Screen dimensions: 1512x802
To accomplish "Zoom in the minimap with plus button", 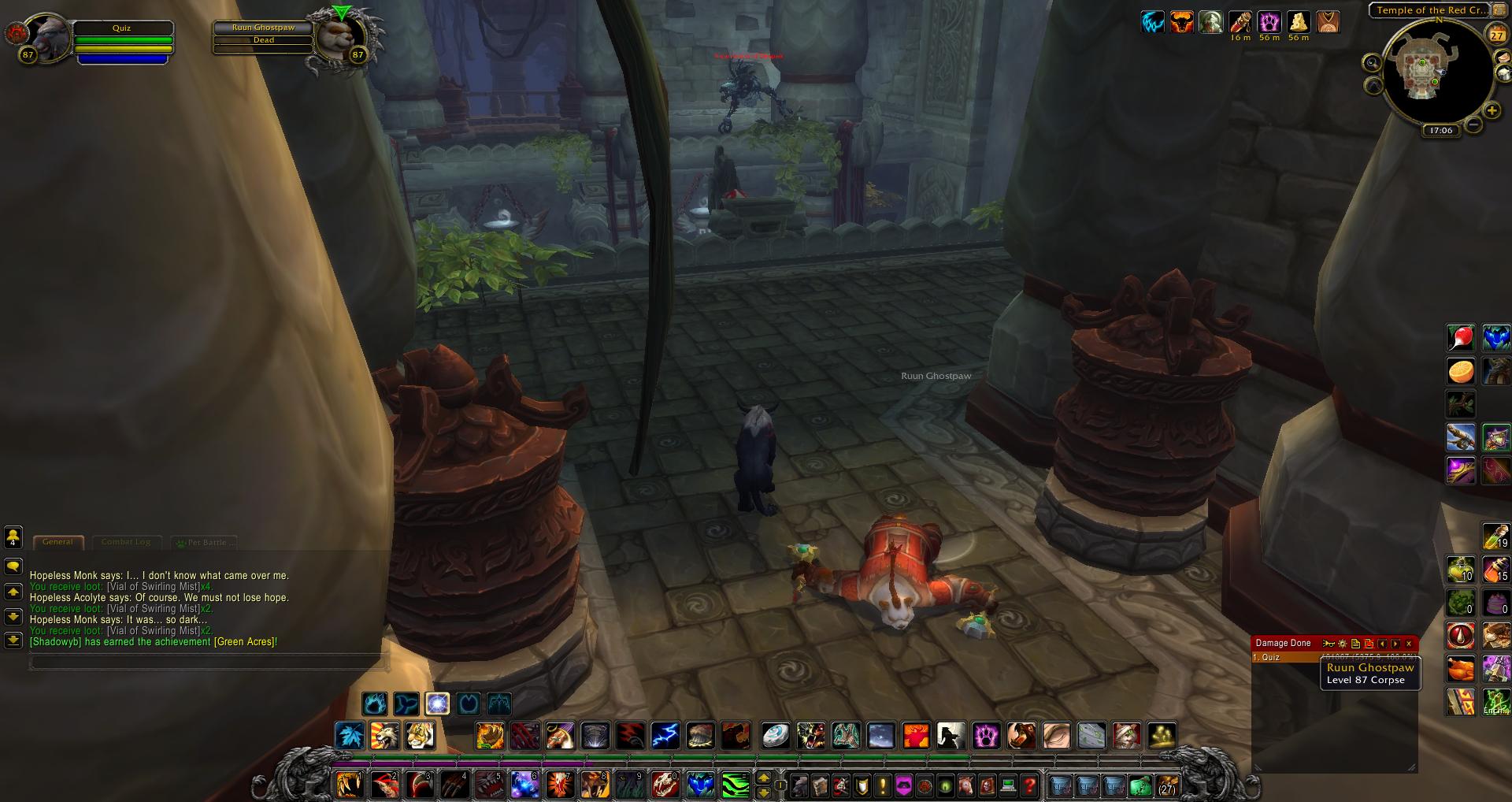I will point(1492,110).
